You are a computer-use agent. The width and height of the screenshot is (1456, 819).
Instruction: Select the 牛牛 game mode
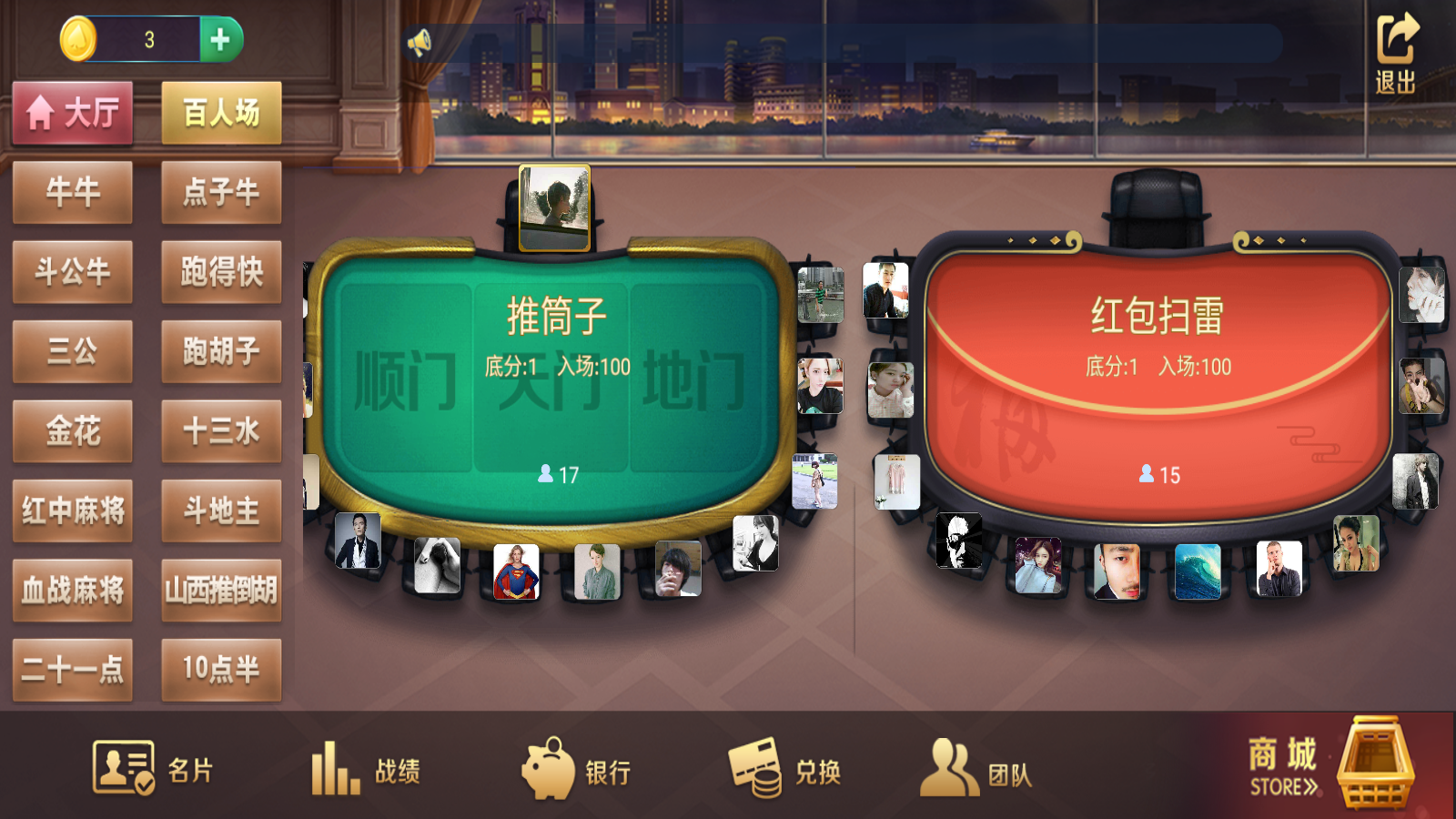(73, 192)
